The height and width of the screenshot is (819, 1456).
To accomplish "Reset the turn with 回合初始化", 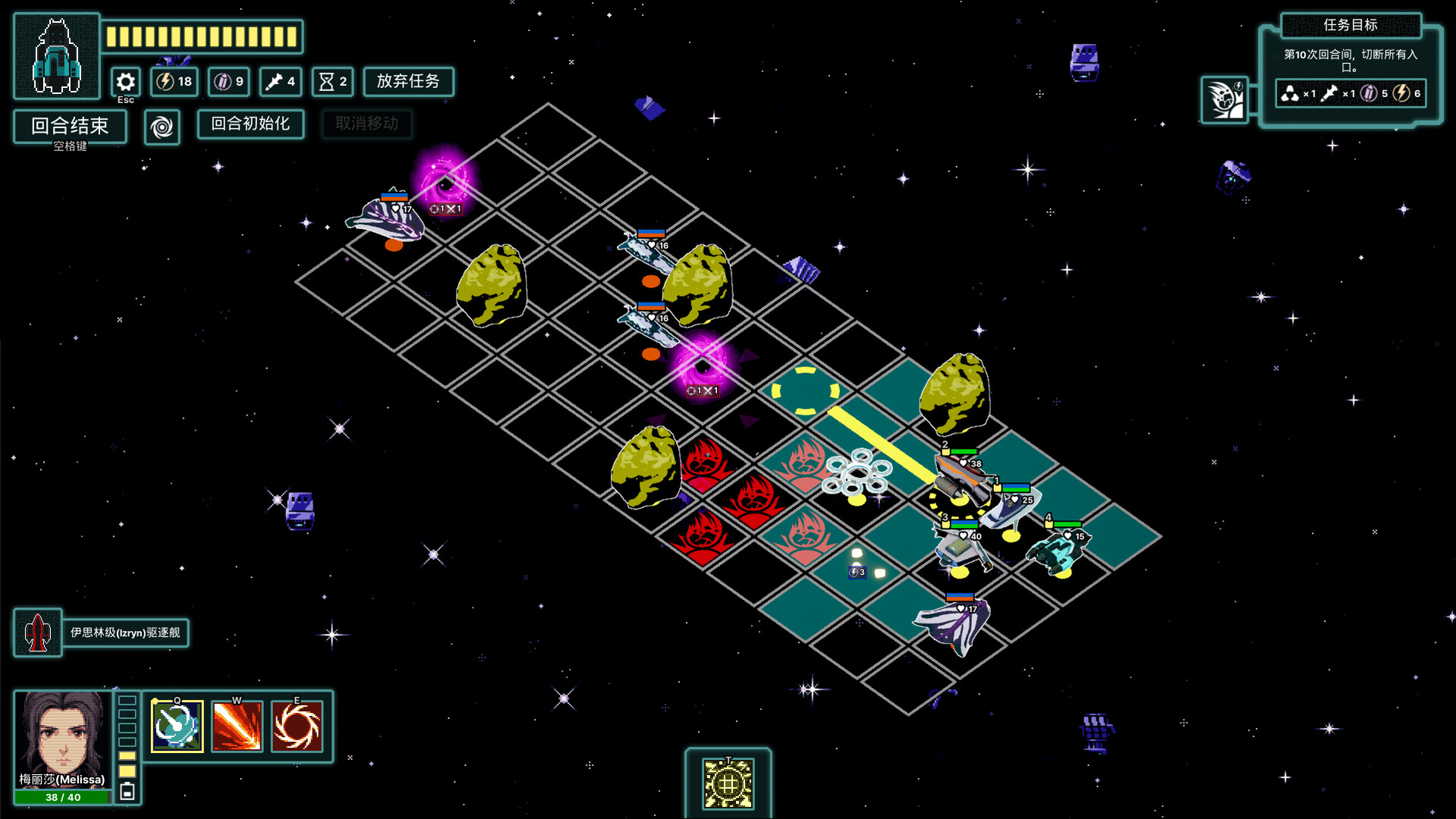I will pos(250,124).
